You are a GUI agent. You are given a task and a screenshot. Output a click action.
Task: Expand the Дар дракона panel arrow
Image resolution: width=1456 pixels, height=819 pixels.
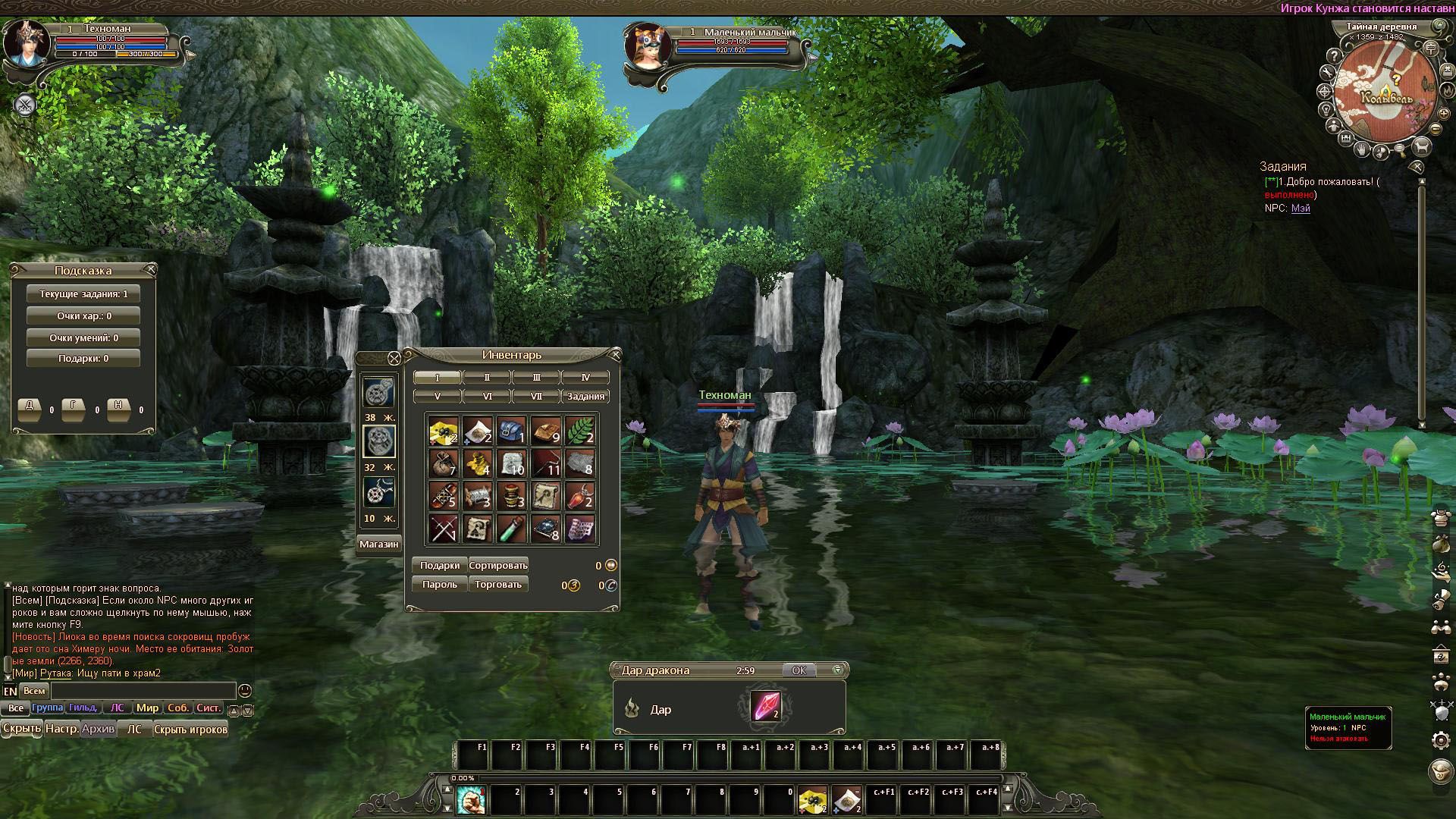tap(836, 670)
